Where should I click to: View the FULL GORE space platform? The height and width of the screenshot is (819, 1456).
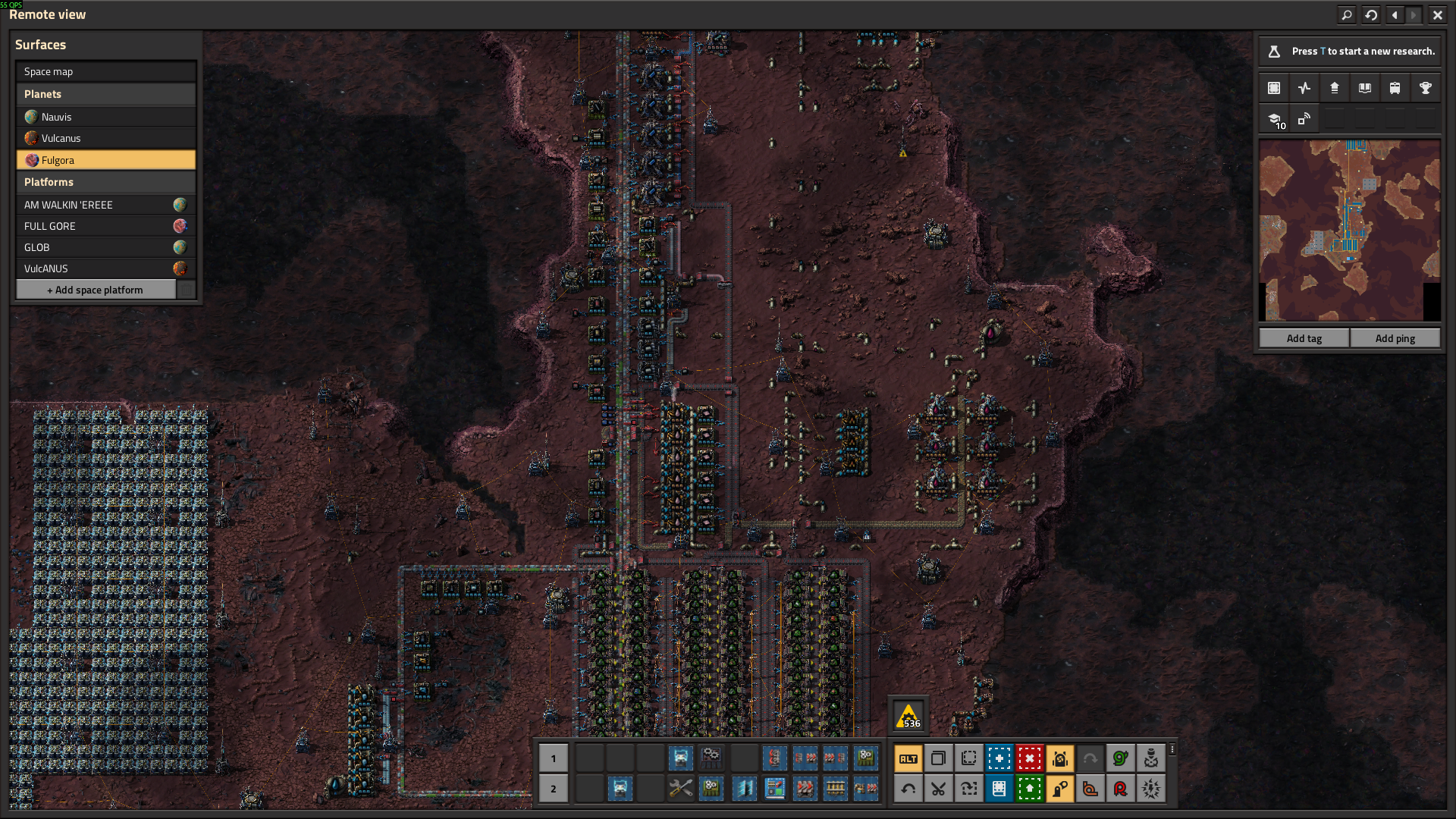105,226
